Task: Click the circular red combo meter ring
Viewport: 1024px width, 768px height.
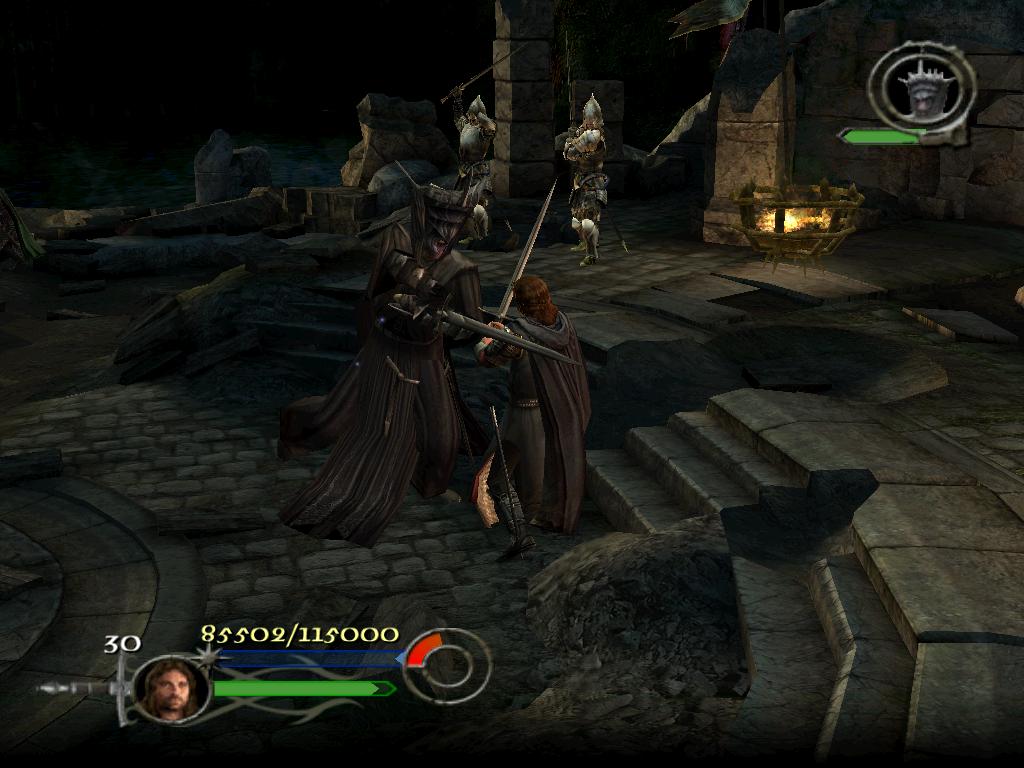Action: click(446, 665)
